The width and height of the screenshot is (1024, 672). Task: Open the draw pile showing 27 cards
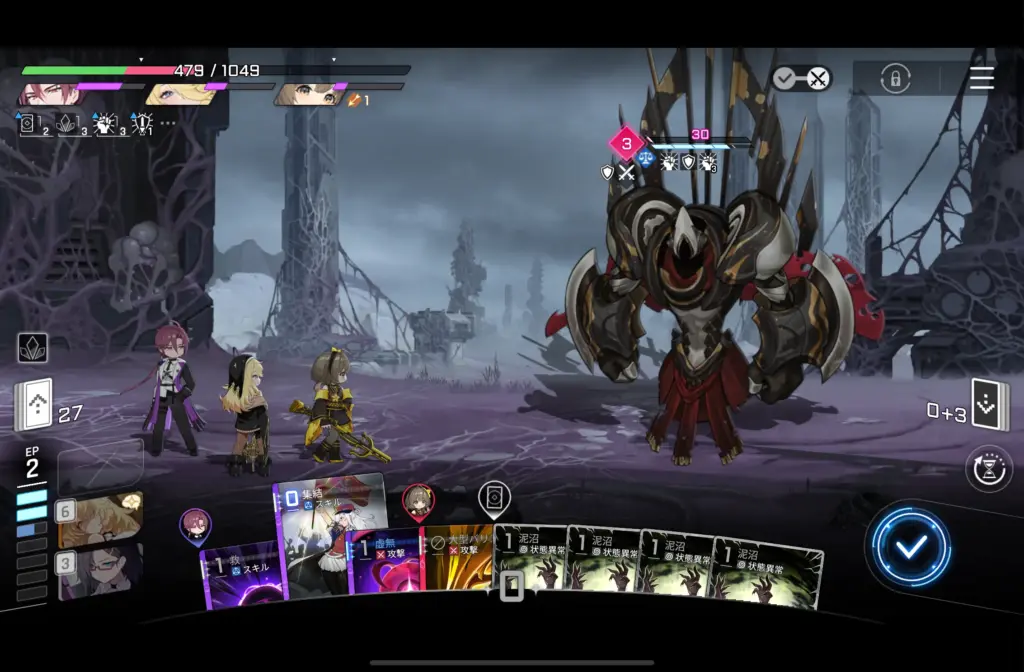click(33, 405)
